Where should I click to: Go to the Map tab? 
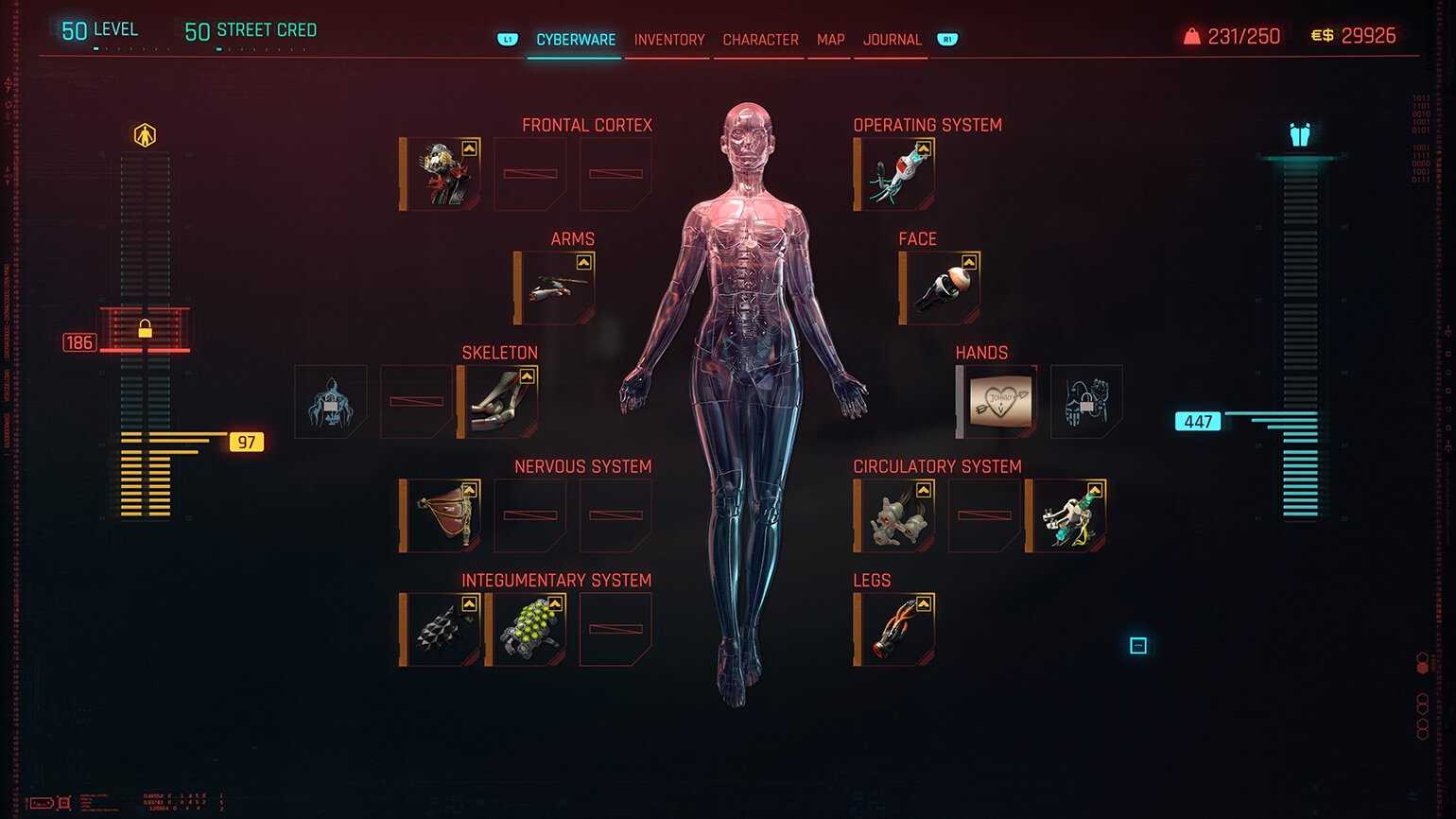pyautogui.click(x=830, y=40)
